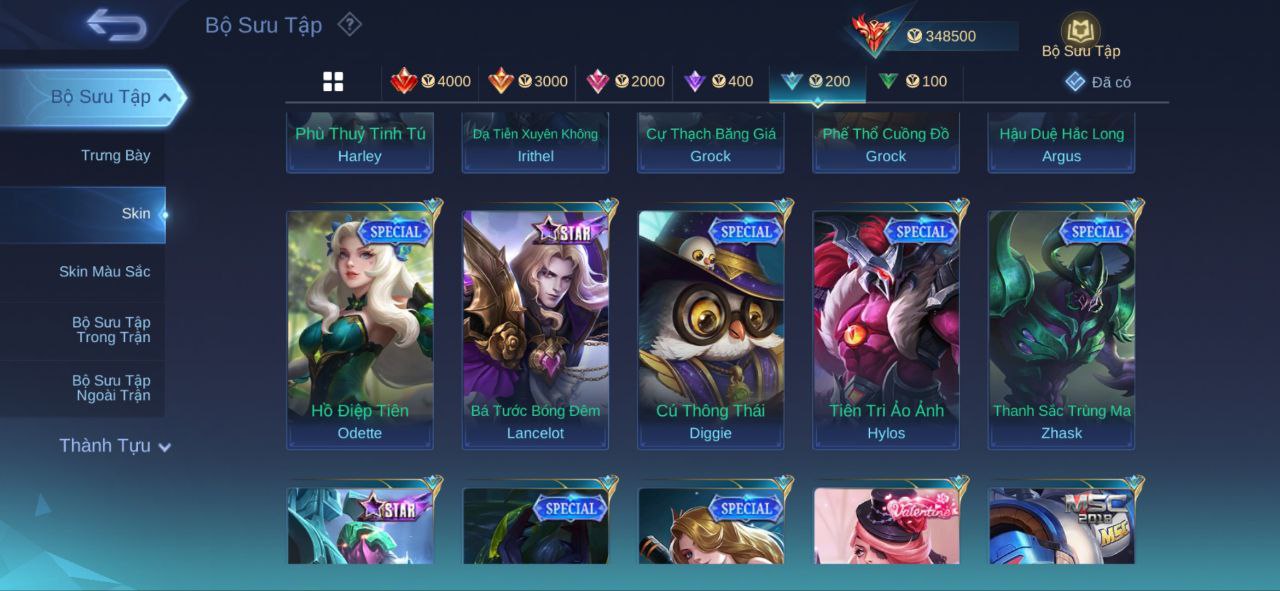View Lancelot's Bá Tước Bóng Đêm skin
This screenshot has height=591, width=1280.
pyautogui.click(x=535, y=328)
